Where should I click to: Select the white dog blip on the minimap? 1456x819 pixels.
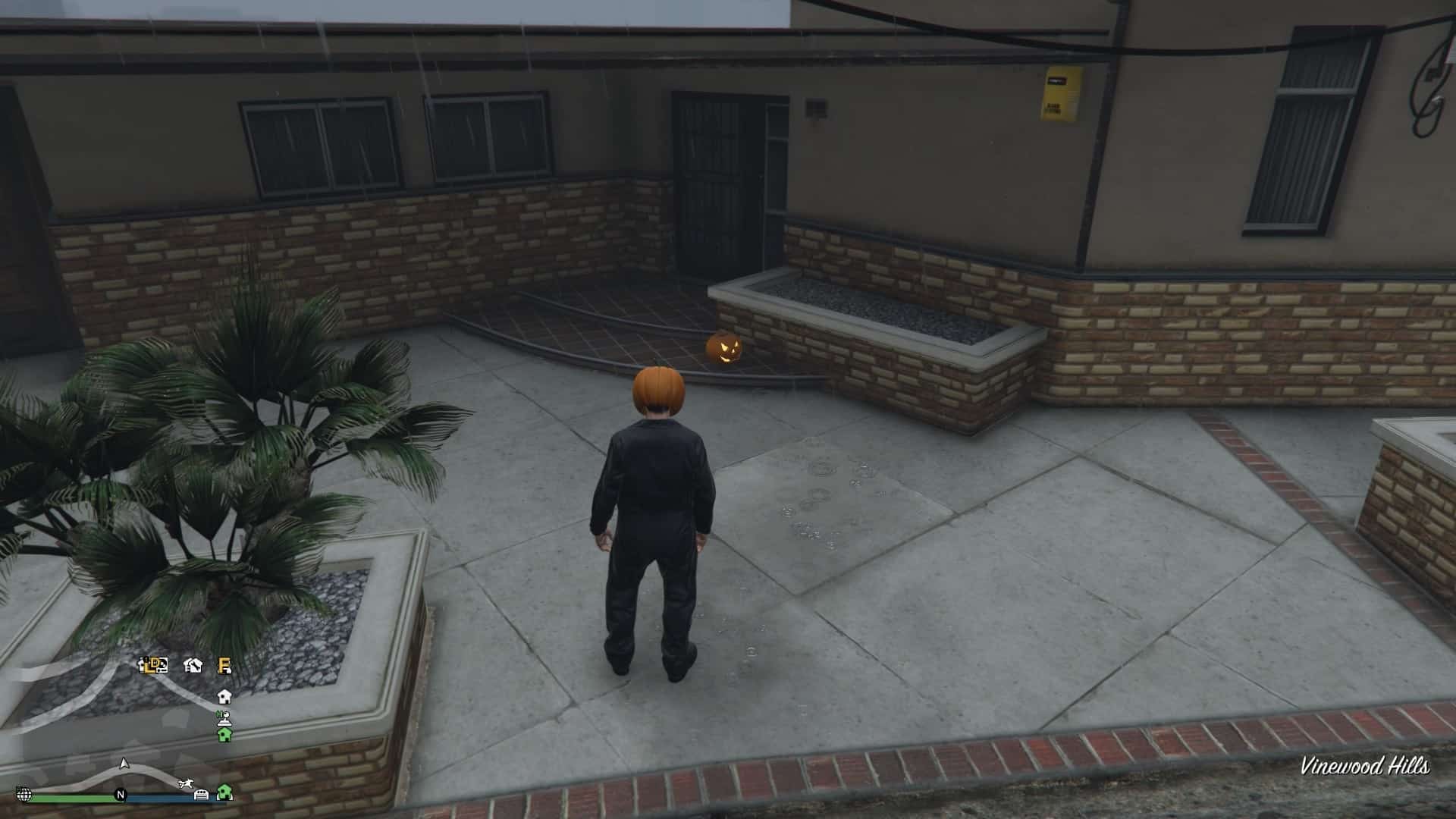tap(184, 783)
